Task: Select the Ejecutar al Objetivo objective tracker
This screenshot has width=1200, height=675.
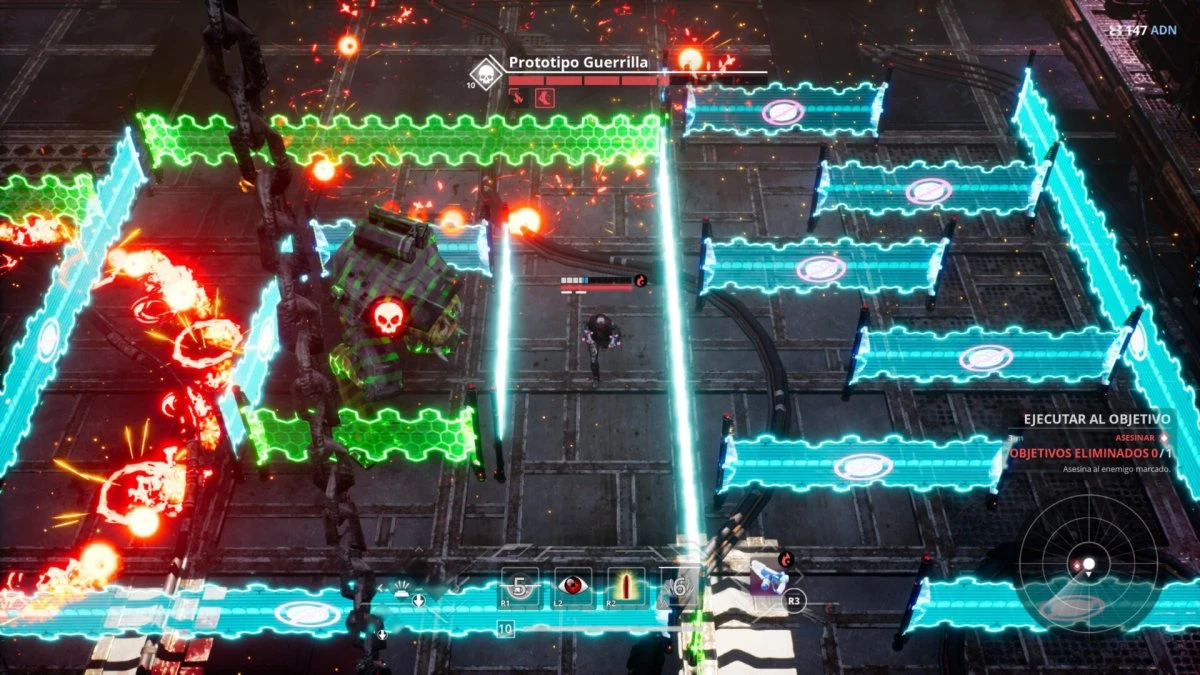Action: click(1093, 420)
